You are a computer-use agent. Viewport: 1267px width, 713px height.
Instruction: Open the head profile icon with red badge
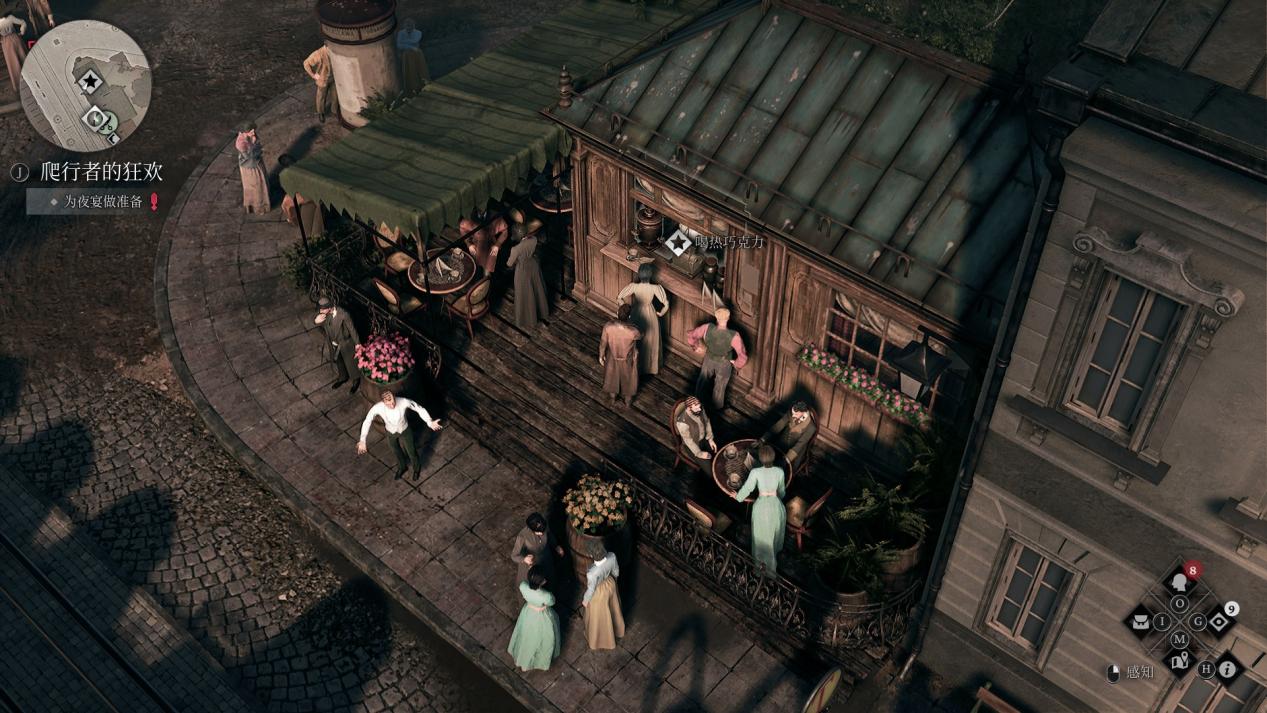tap(1180, 583)
